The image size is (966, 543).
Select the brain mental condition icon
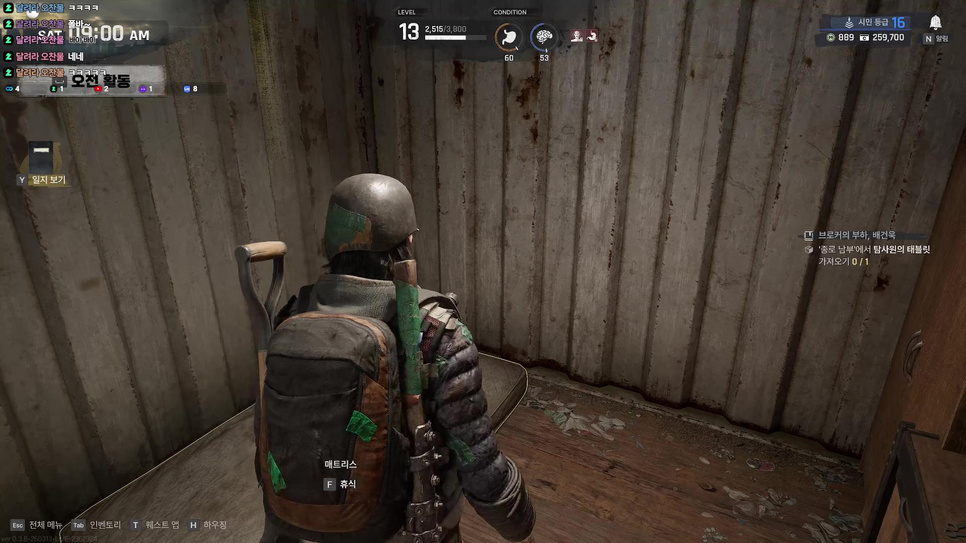click(x=544, y=38)
